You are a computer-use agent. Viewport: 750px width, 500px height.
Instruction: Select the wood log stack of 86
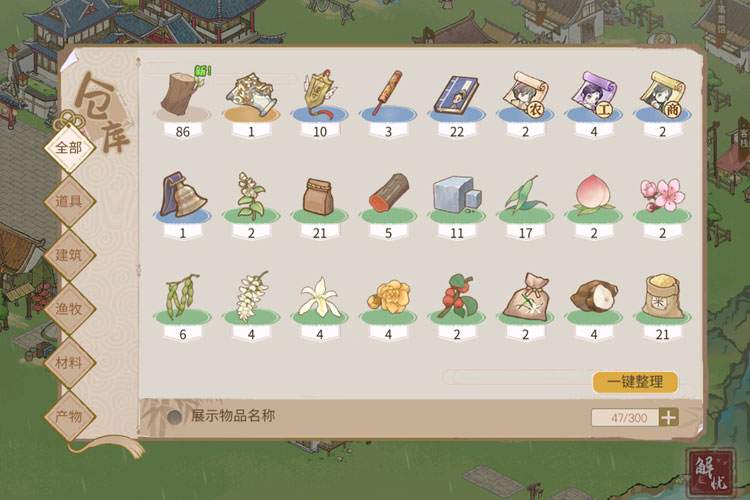[182, 95]
